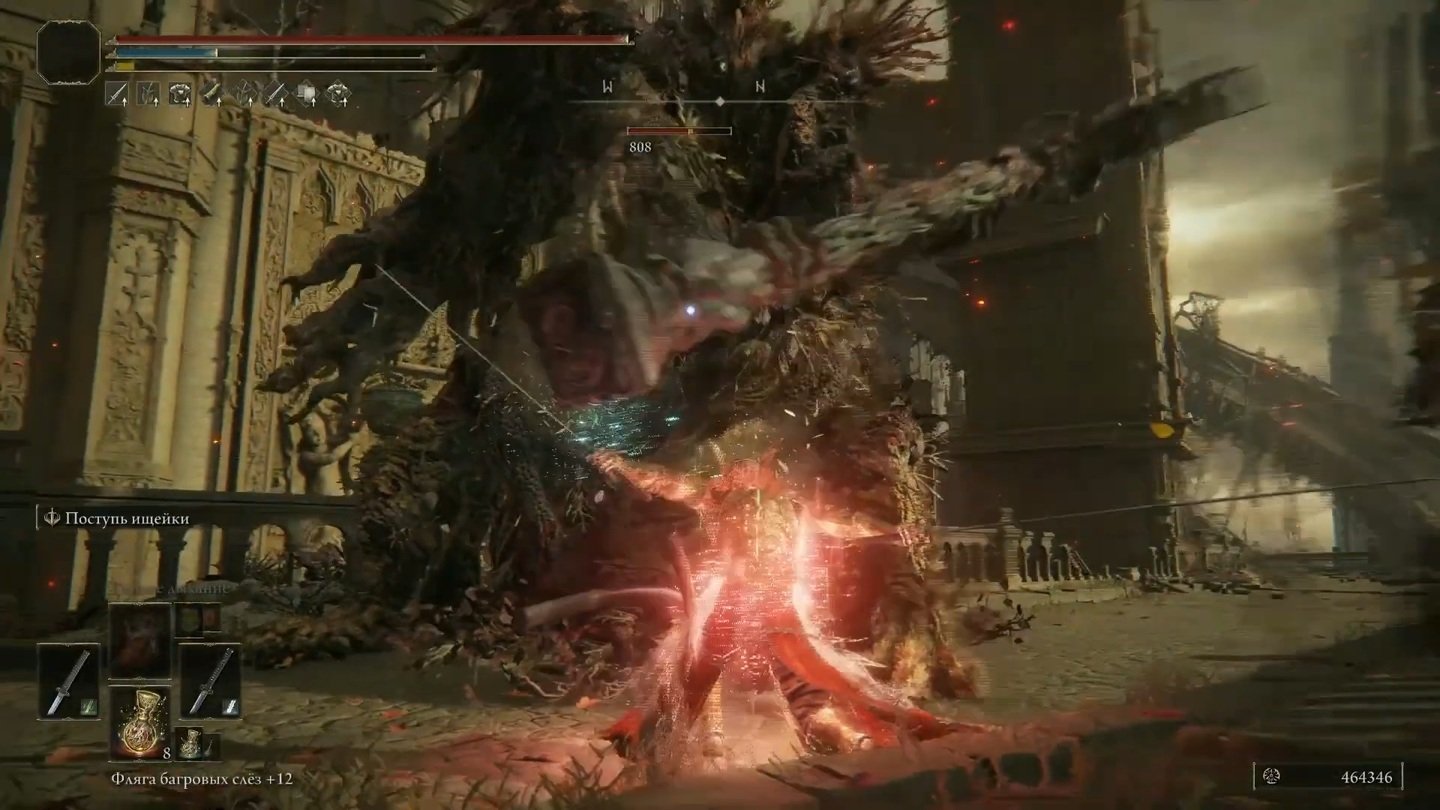Viewport: 1440px width, 810px height.
Task: Inspect the square-framed sword buff icon
Action: point(118,94)
